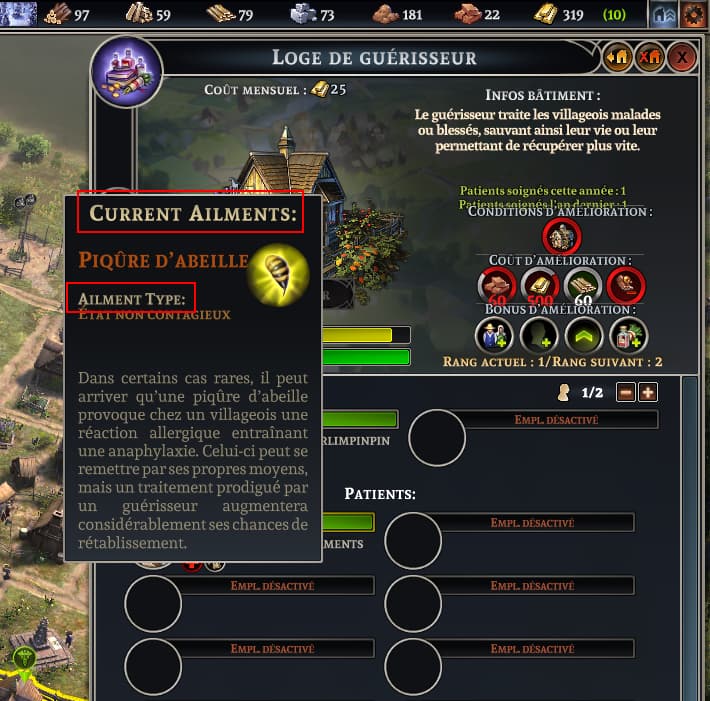Click the demolish building button with red X
710x701 pixels.
click(x=650, y=58)
